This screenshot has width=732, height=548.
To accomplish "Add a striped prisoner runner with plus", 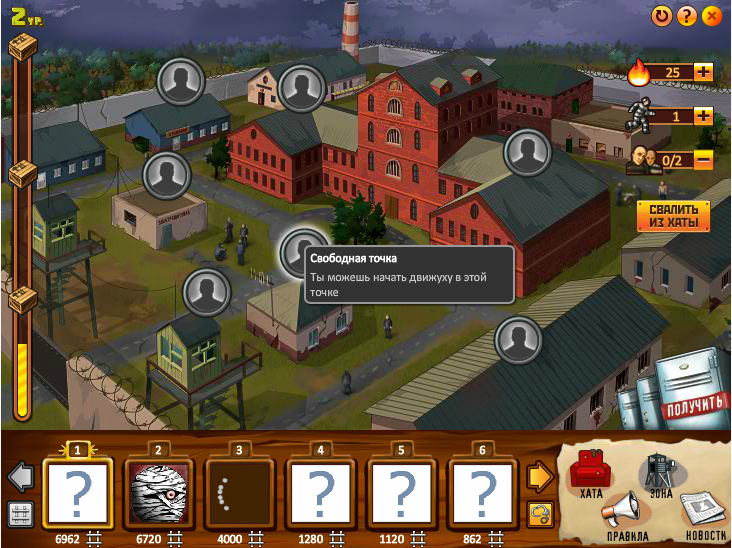I will point(703,115).
